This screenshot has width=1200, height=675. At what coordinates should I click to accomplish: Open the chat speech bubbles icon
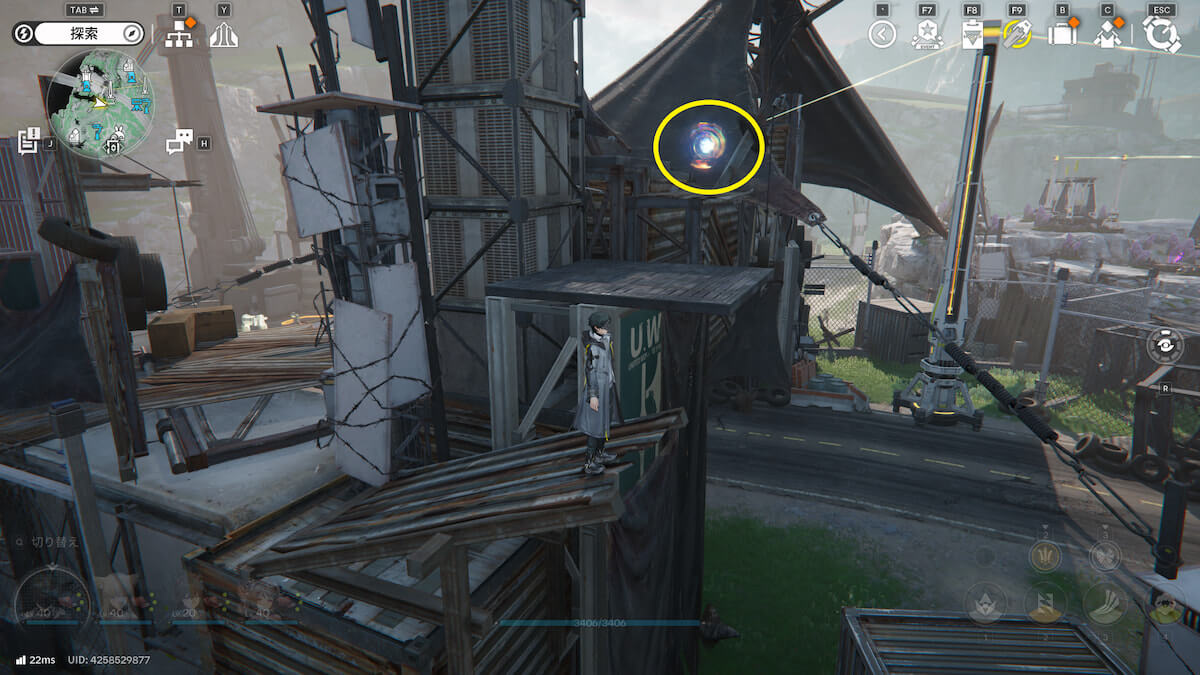(179, 142)
